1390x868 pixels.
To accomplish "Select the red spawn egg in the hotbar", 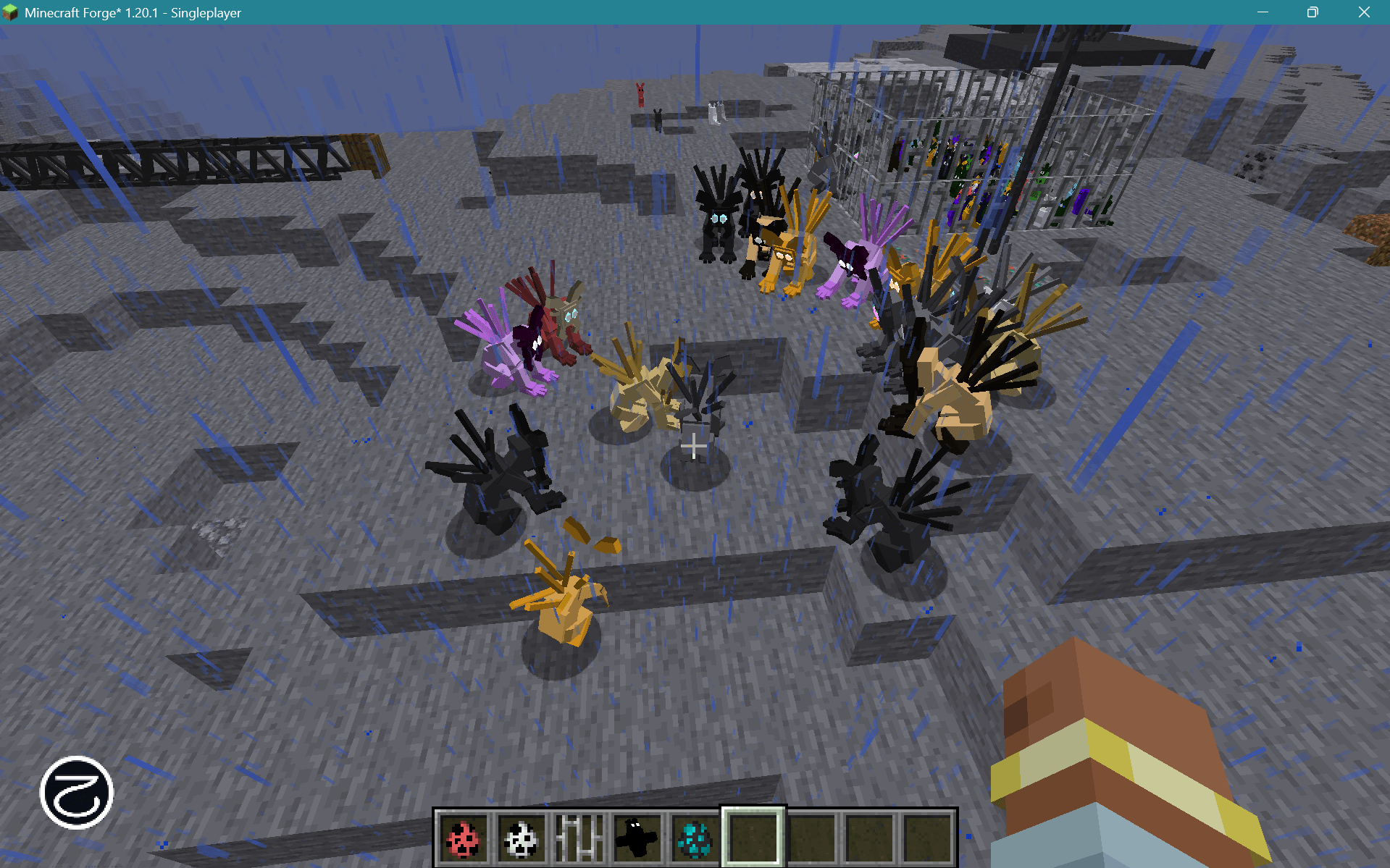I will (x=463, y=838).
